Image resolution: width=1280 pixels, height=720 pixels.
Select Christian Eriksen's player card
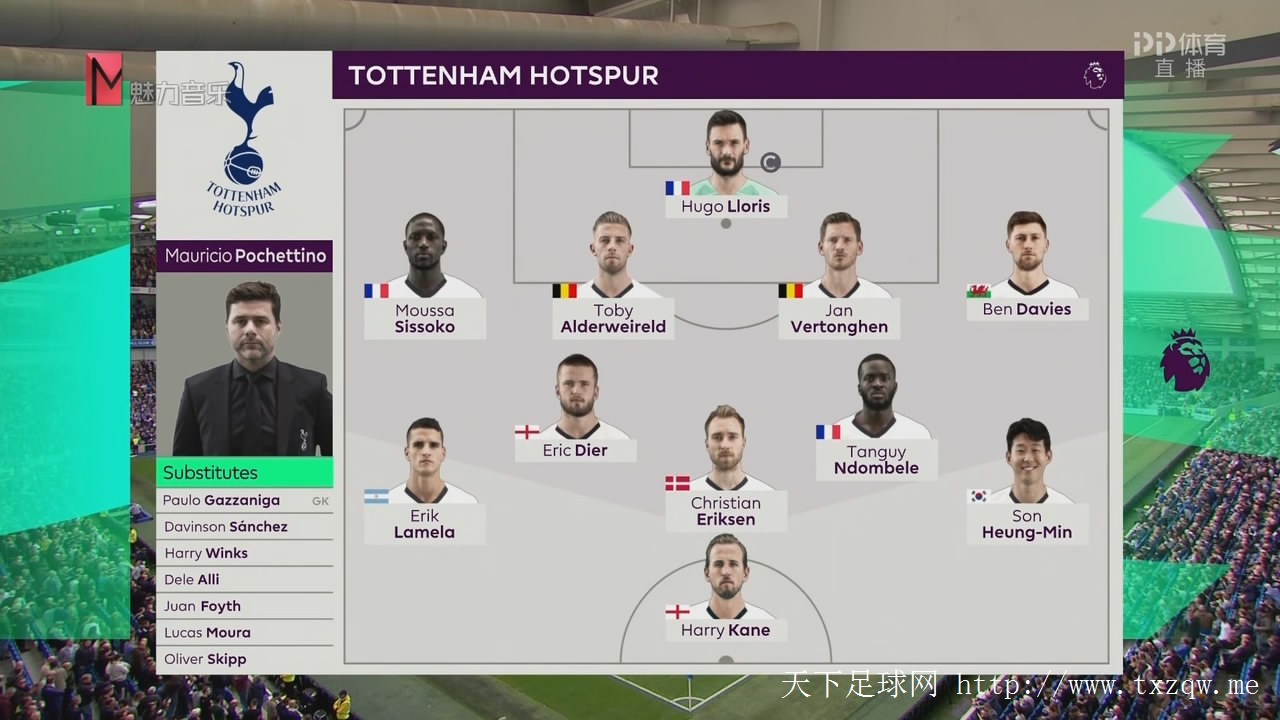click(725, 470)
